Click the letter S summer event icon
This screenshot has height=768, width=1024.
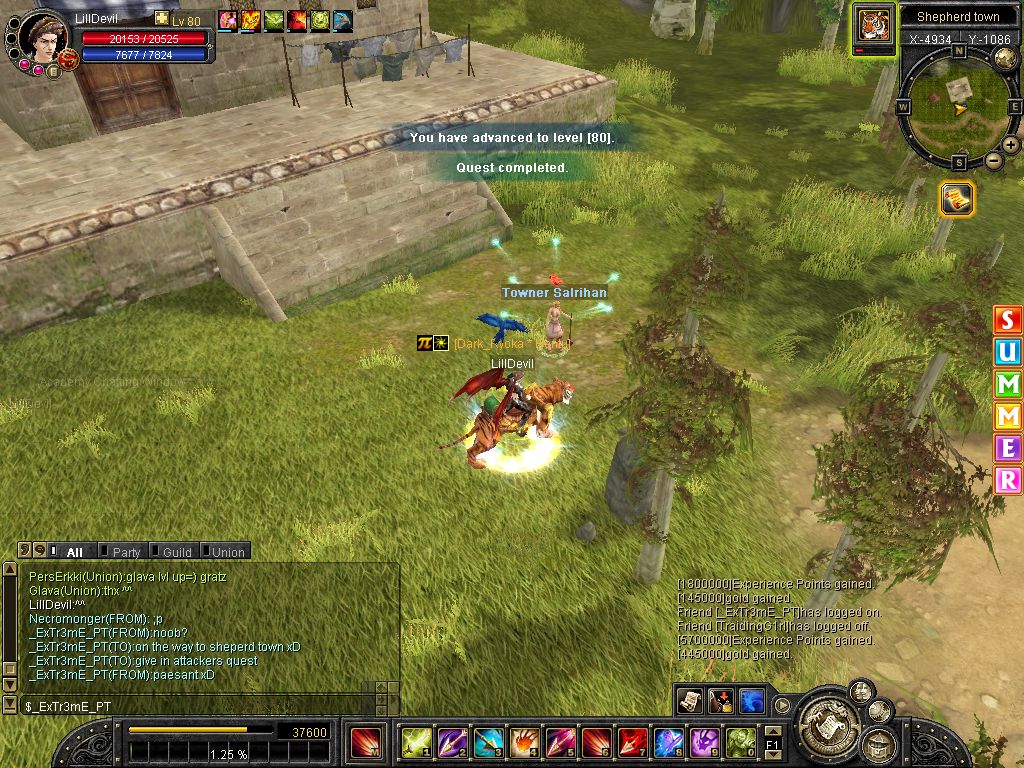tap(1008, 321)
